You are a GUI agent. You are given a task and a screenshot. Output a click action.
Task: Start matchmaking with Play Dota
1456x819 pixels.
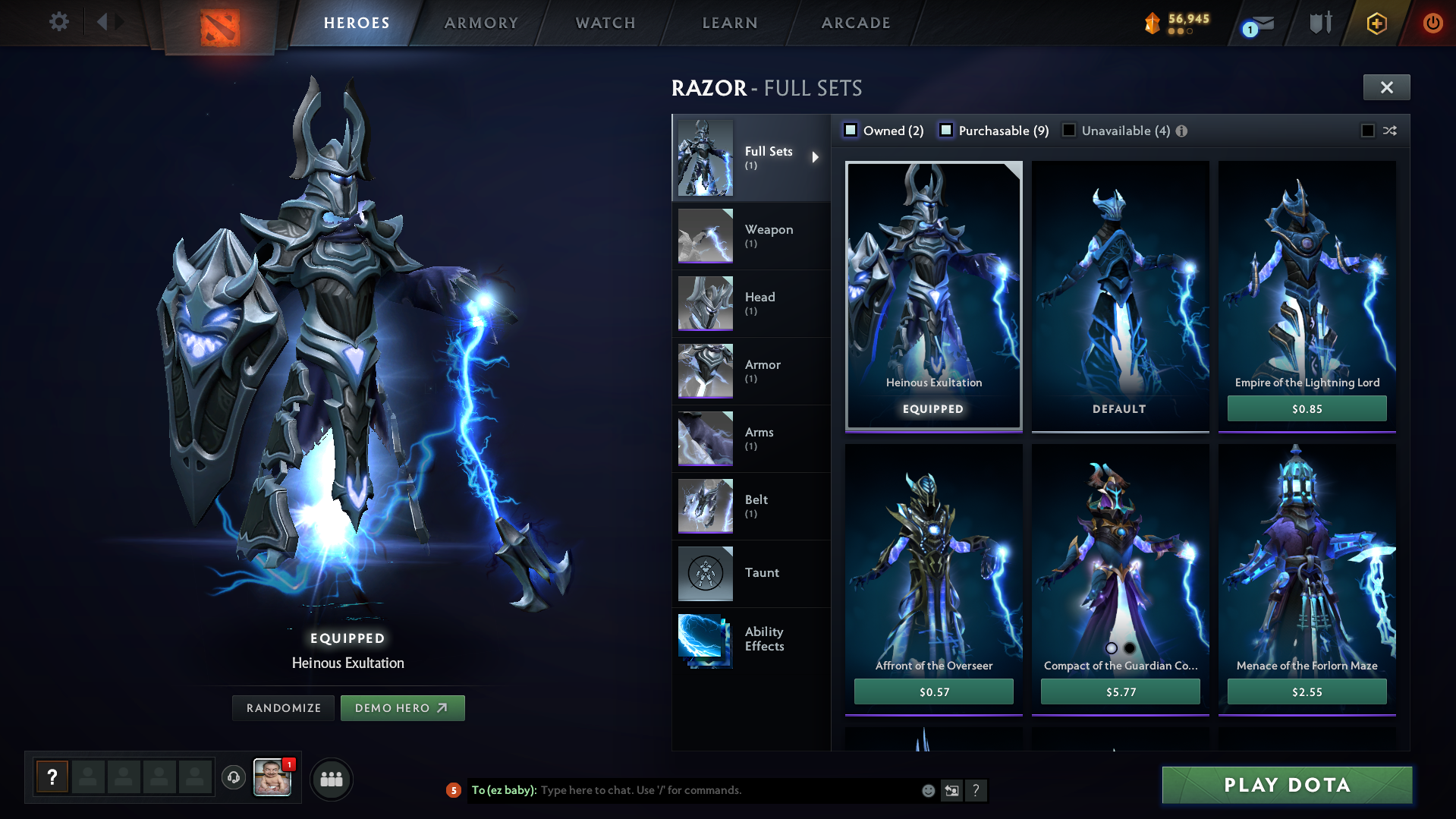pos(1287,785)
